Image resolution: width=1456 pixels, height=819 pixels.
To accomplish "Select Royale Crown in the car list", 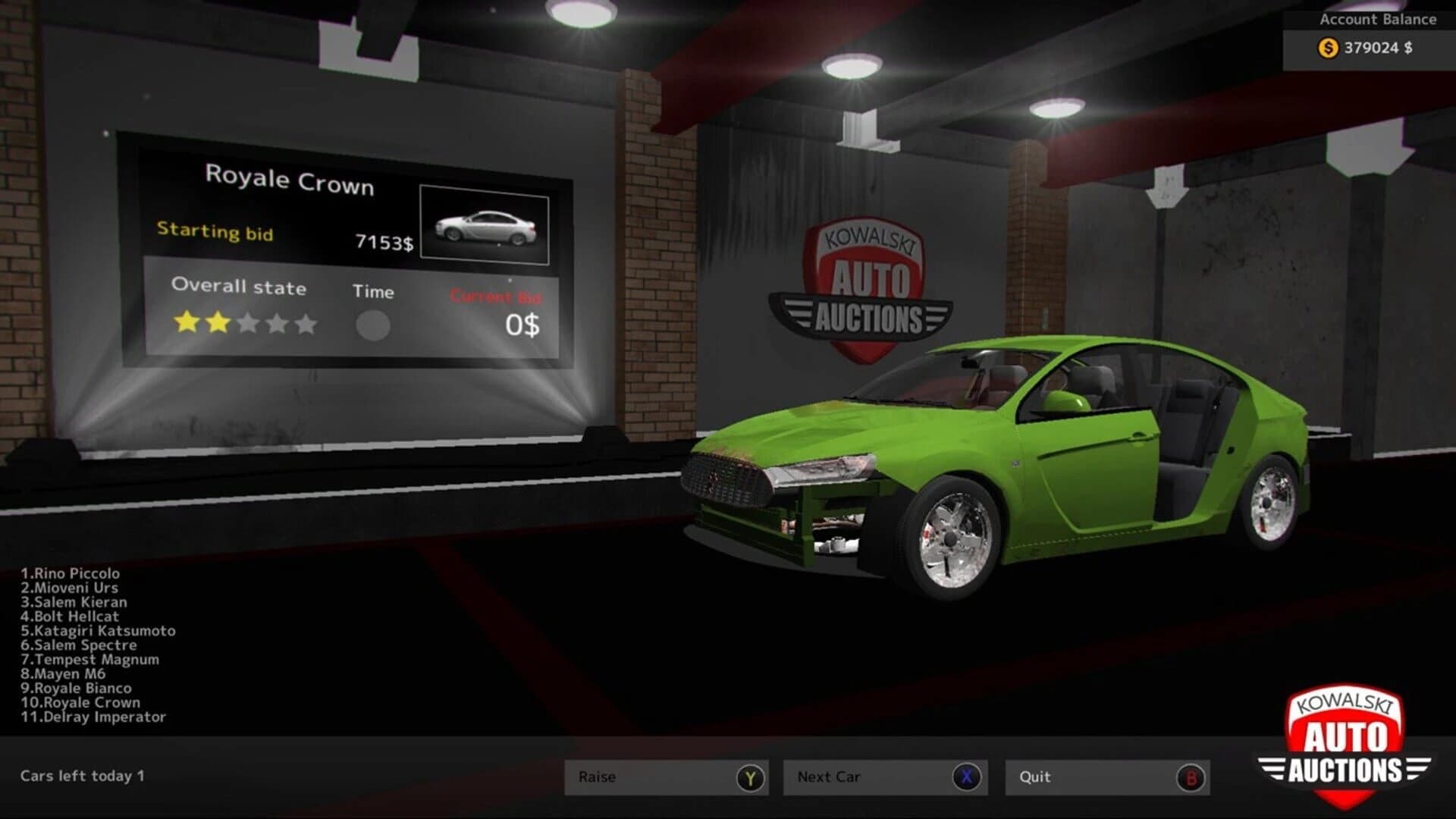I will [81, 702].
